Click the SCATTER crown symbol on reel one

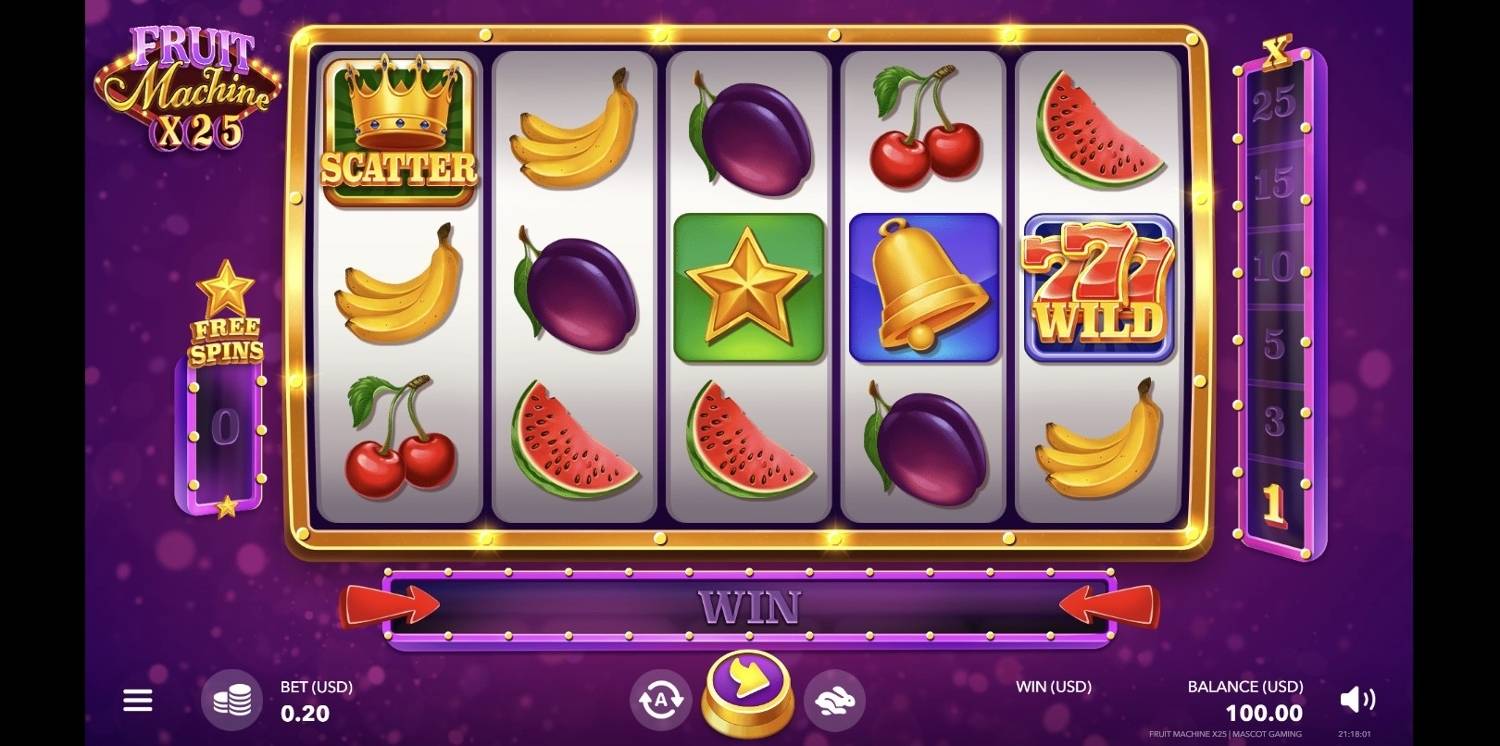pyautogui.click(x=398, y=135)
